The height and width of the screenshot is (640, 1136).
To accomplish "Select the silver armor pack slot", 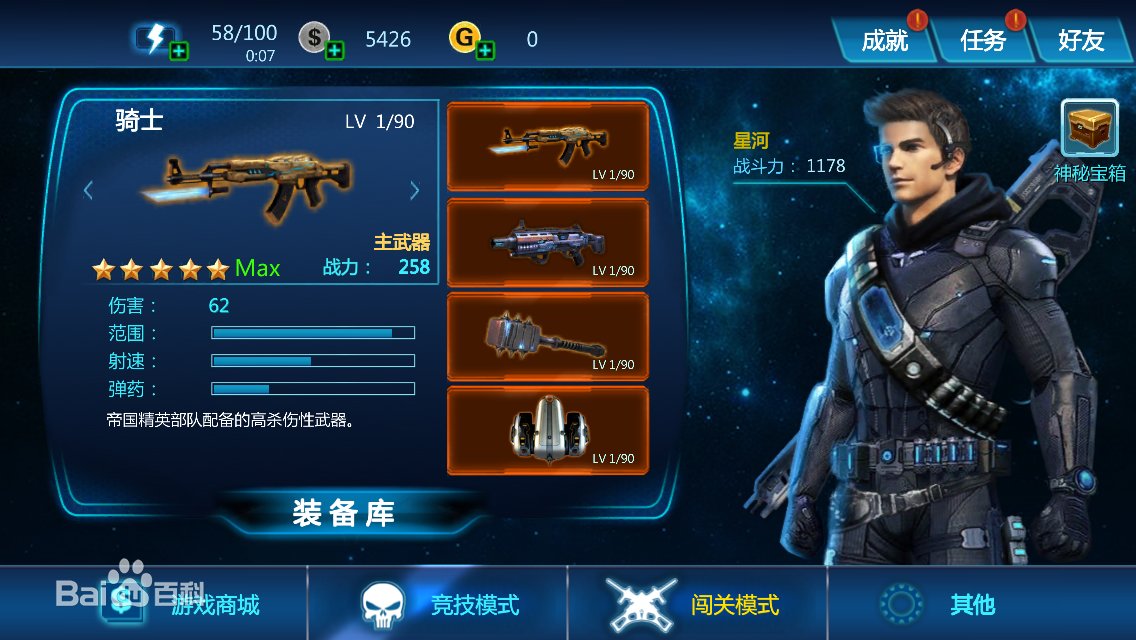I will (547, 430).
